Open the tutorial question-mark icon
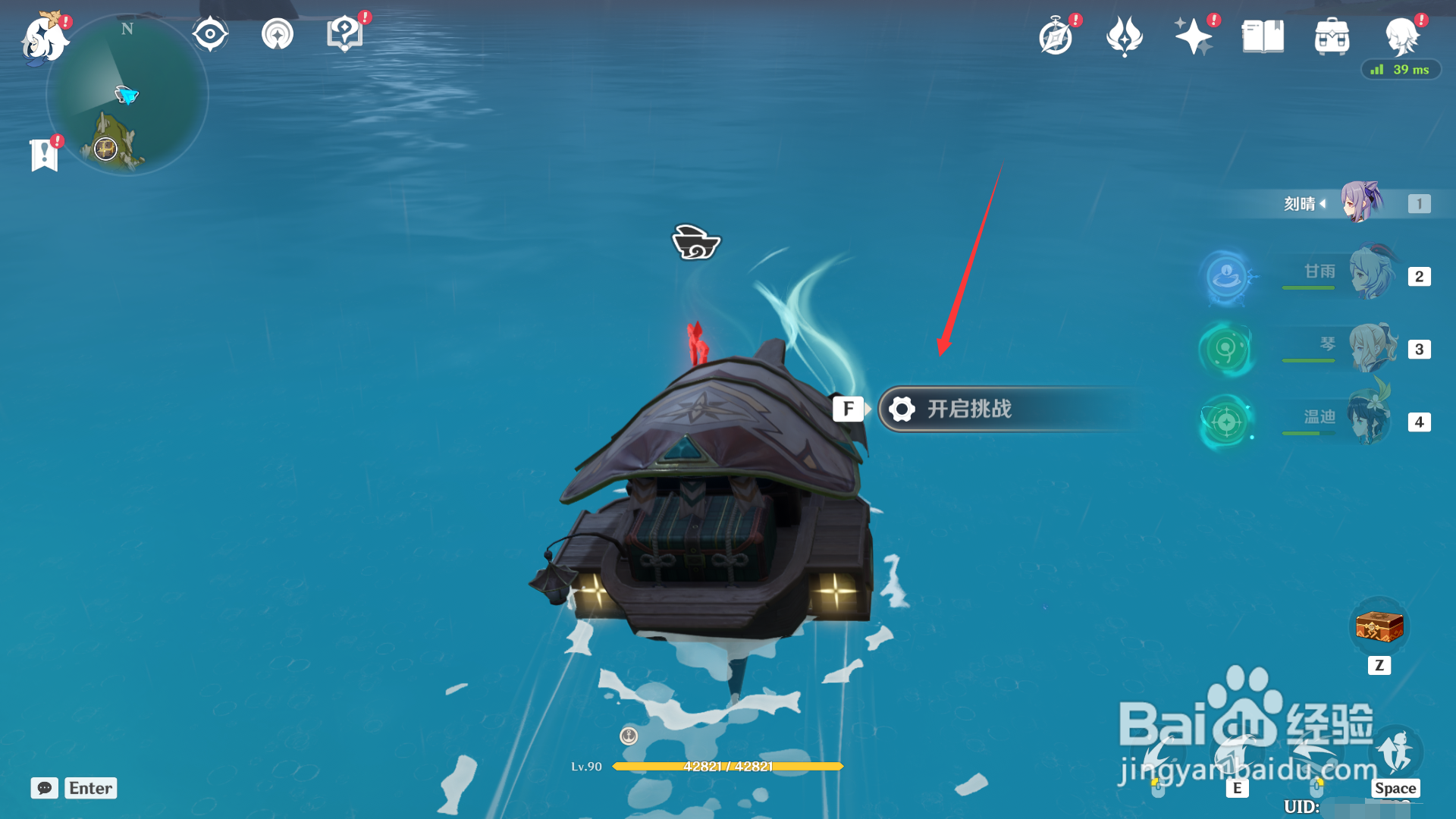This screenshot has height=819, width=1456. point(344,34)
